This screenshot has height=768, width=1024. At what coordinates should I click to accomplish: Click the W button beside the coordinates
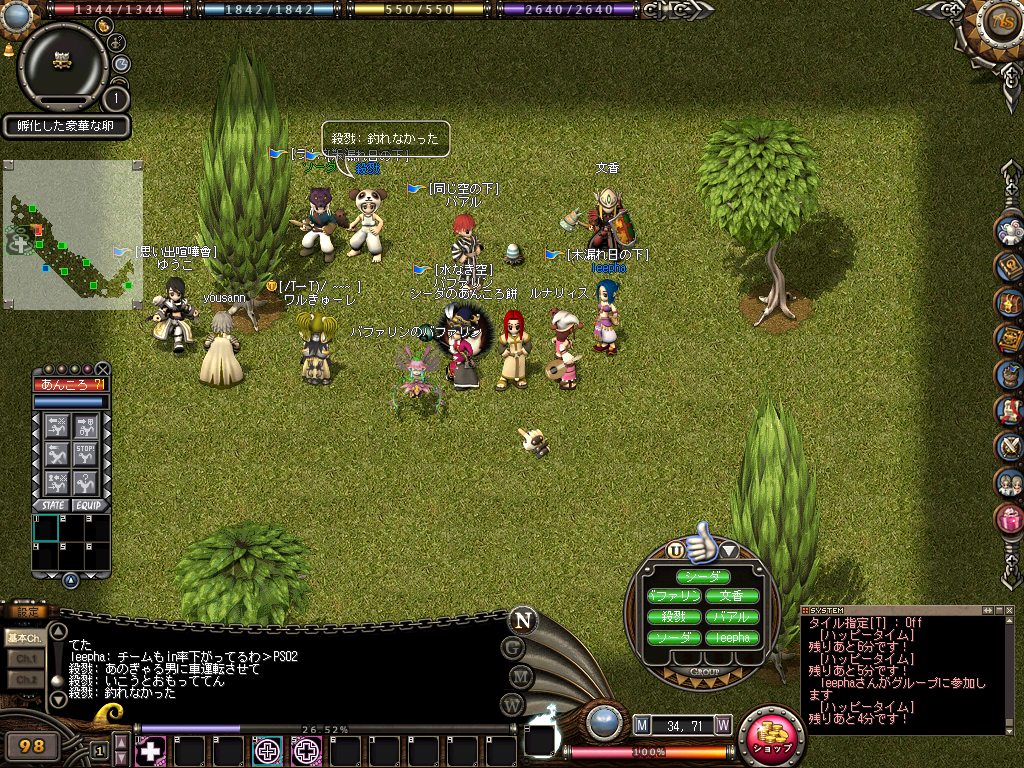(722, 724)
